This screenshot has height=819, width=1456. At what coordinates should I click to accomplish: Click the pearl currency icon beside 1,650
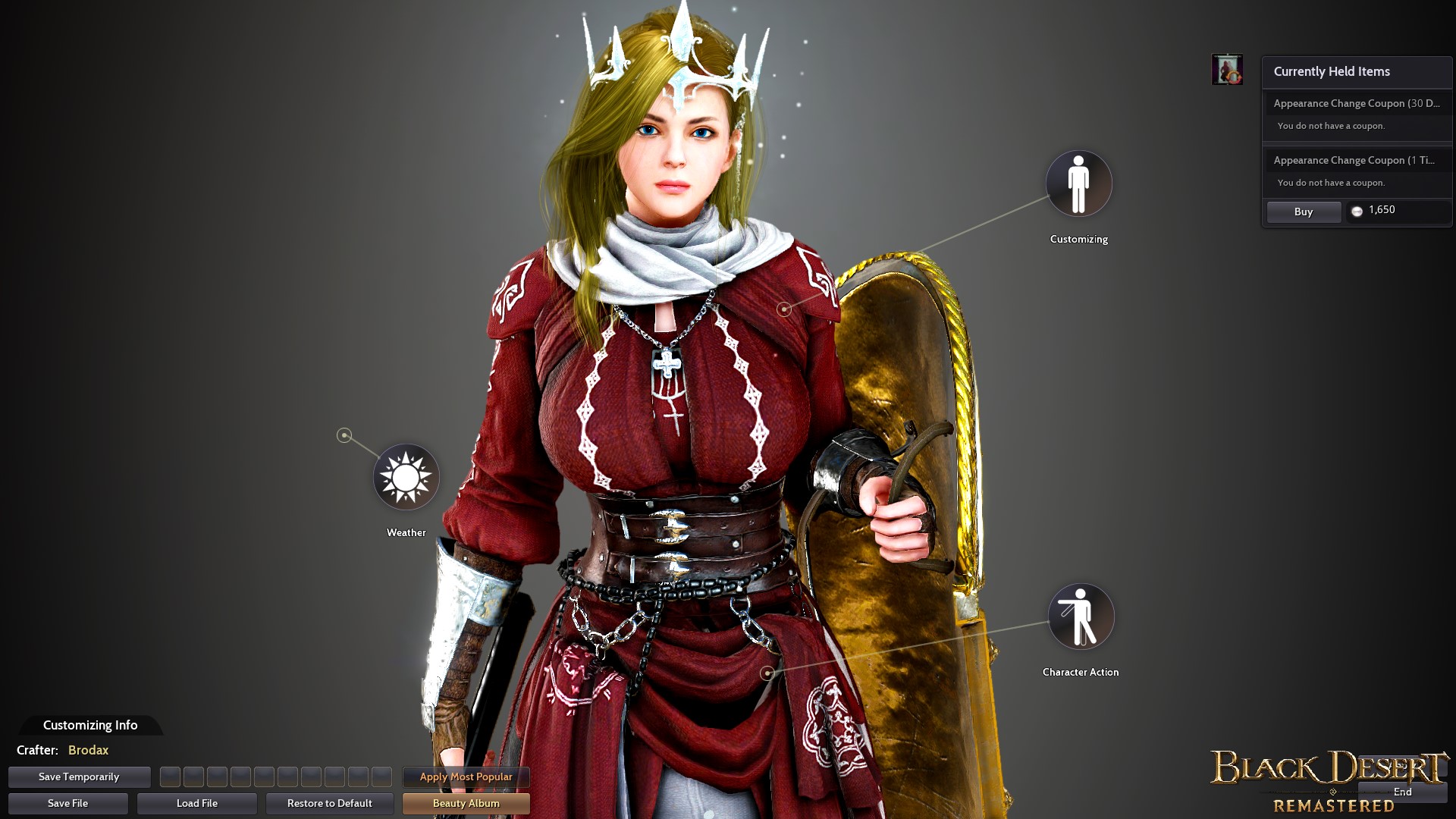click(1357, 211)
